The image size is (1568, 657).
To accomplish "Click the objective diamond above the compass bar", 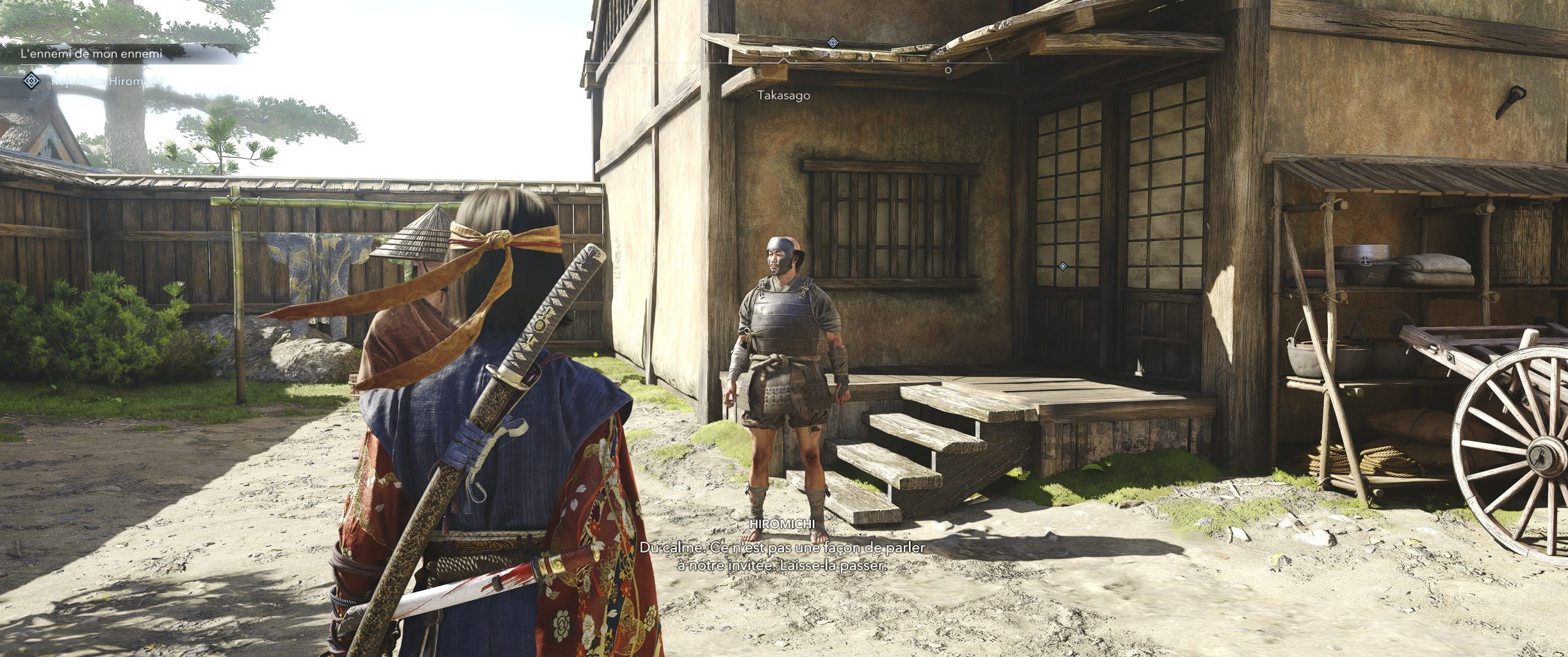I will click(x=832, y=42).
